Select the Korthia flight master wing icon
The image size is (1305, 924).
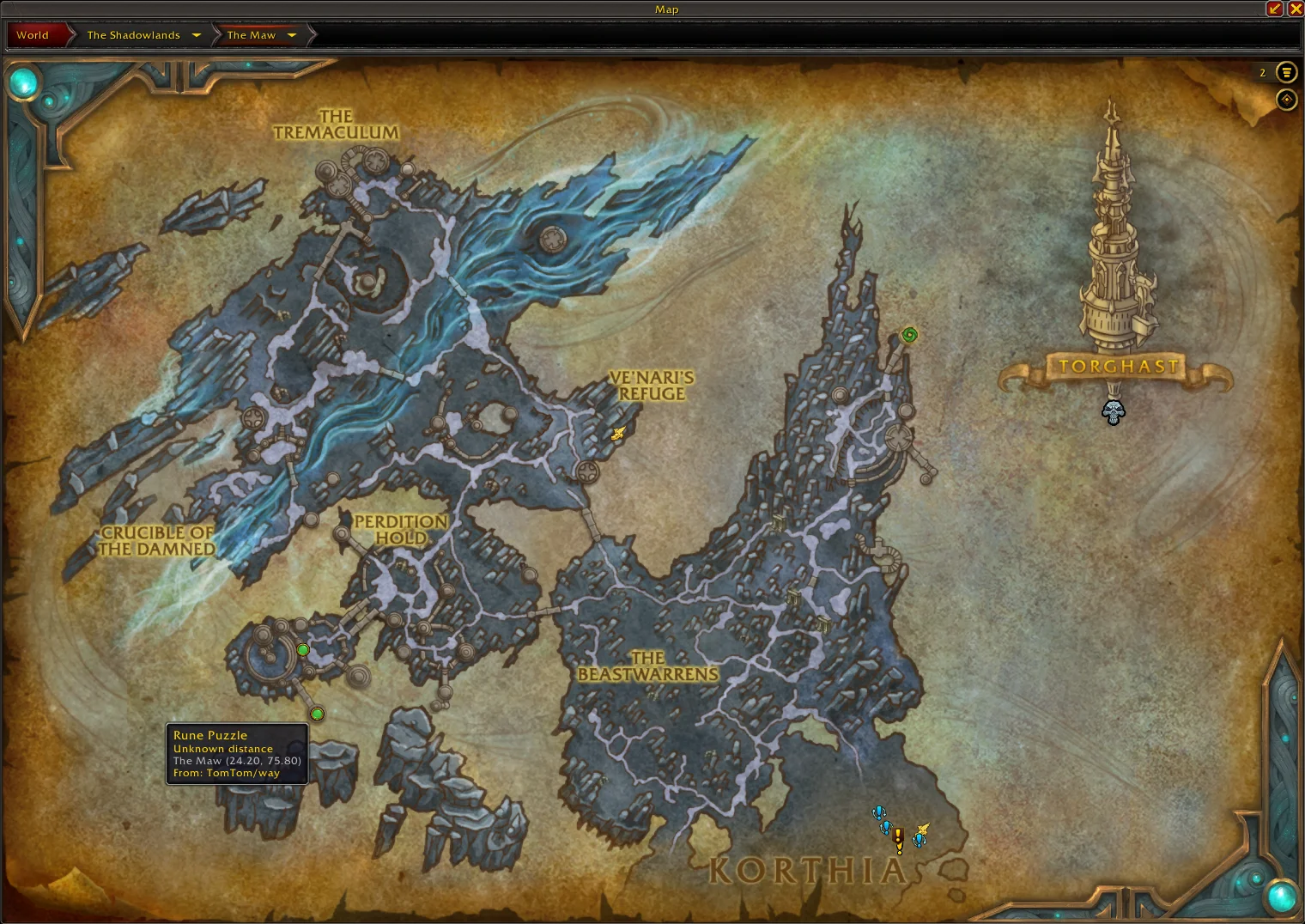[923, 830]
